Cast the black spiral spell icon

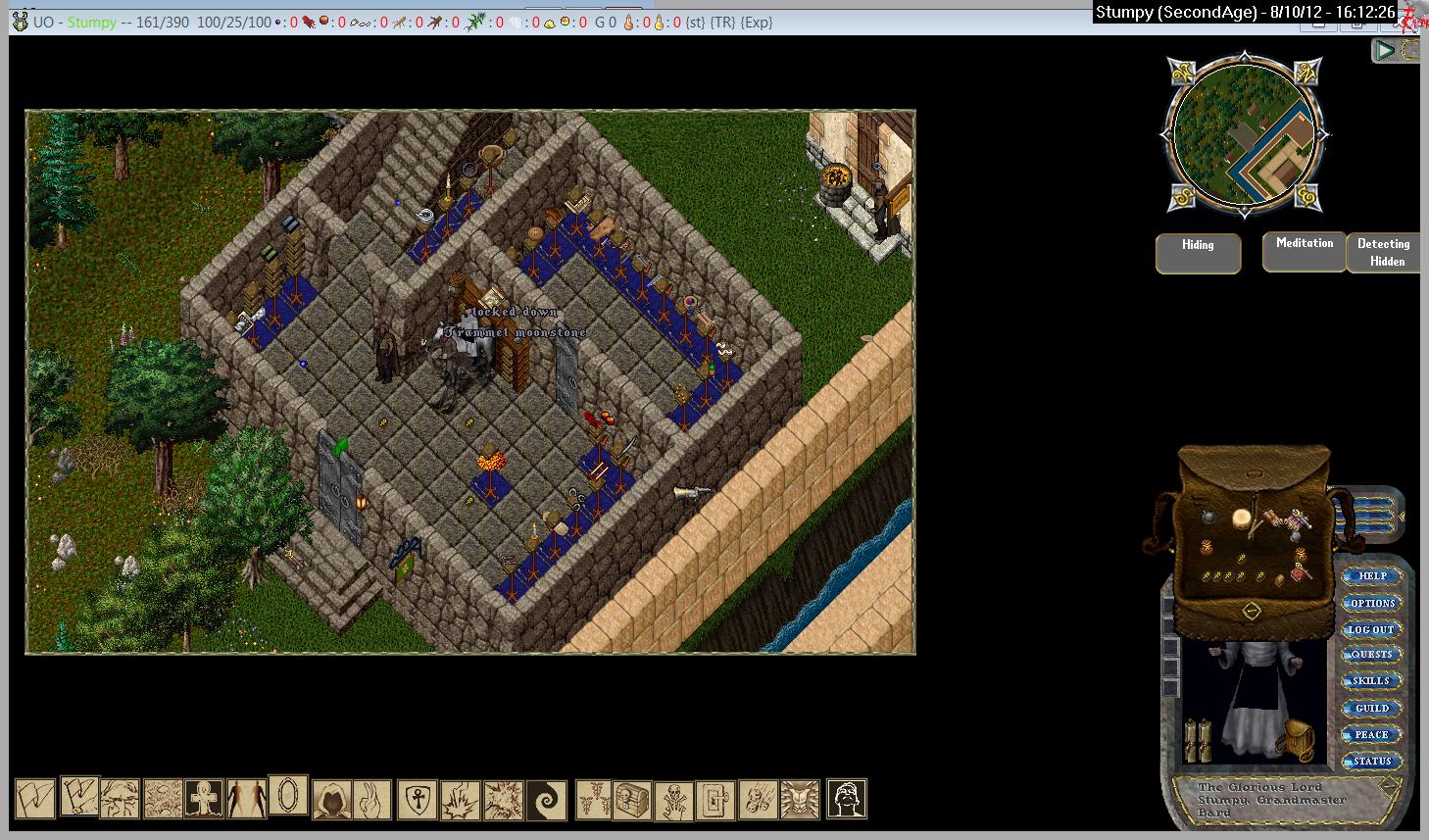(546, 800)
